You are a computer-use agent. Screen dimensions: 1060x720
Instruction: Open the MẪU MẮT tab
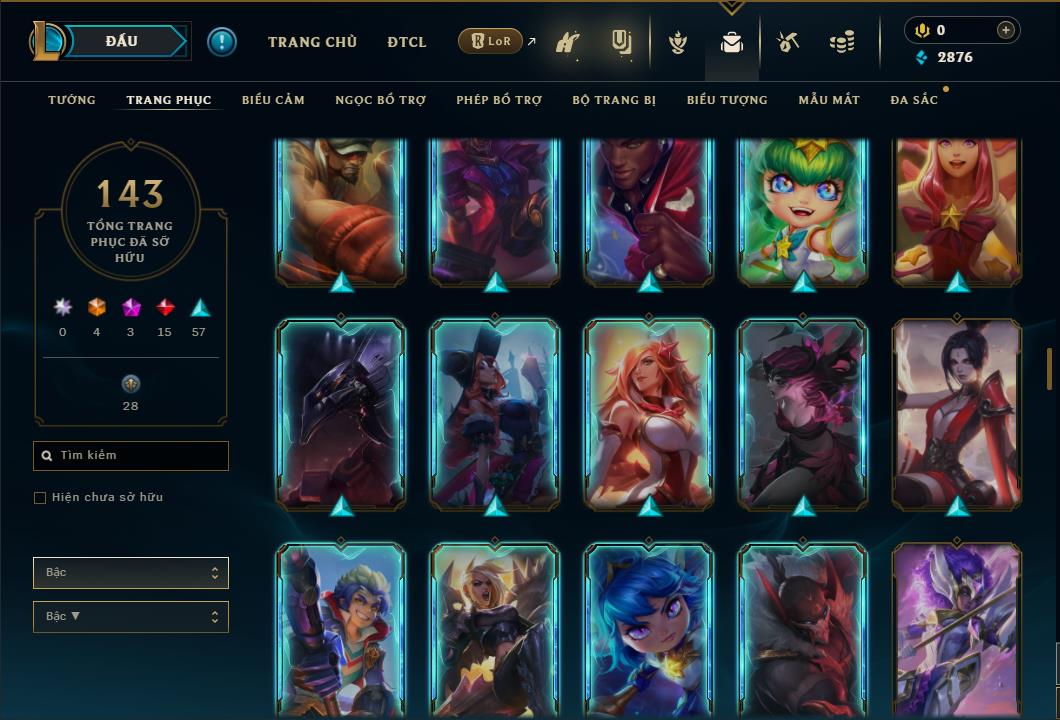829,100
